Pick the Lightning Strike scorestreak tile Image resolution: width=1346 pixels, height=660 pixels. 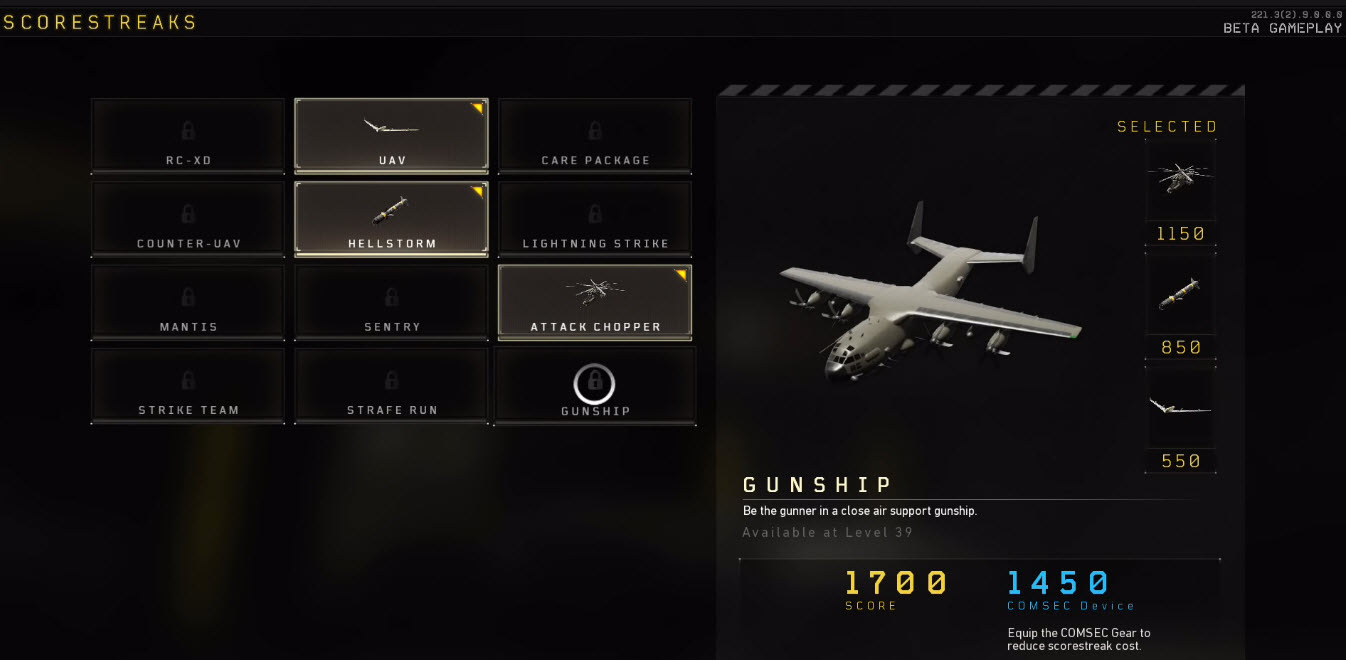[x=595, y=218]
